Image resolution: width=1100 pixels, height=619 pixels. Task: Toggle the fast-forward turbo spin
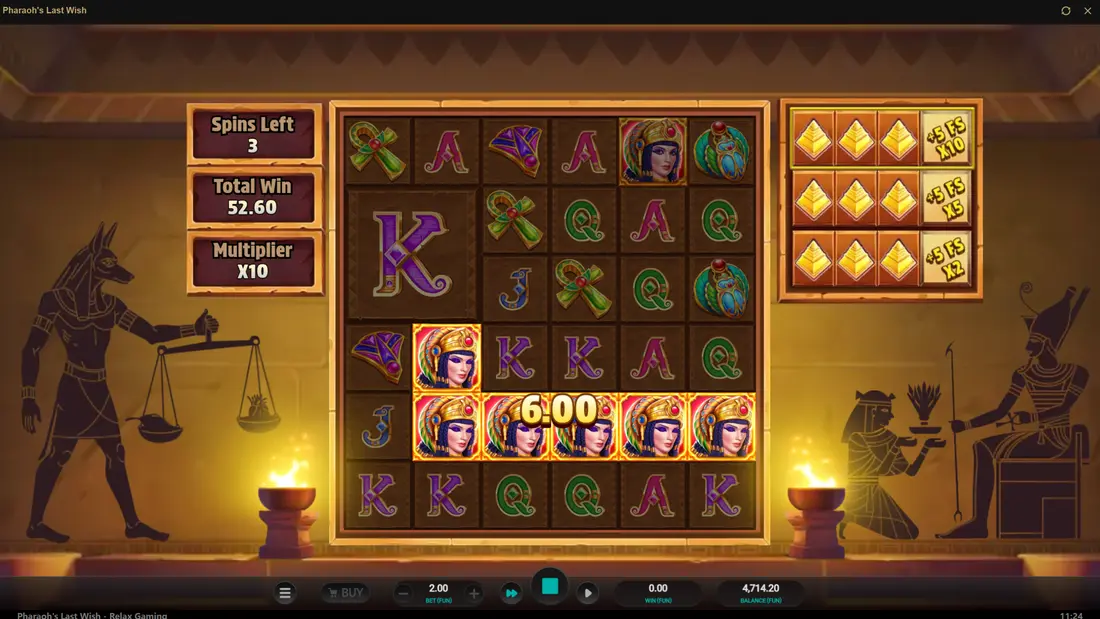pyautogui.click(x=511, y=593)
